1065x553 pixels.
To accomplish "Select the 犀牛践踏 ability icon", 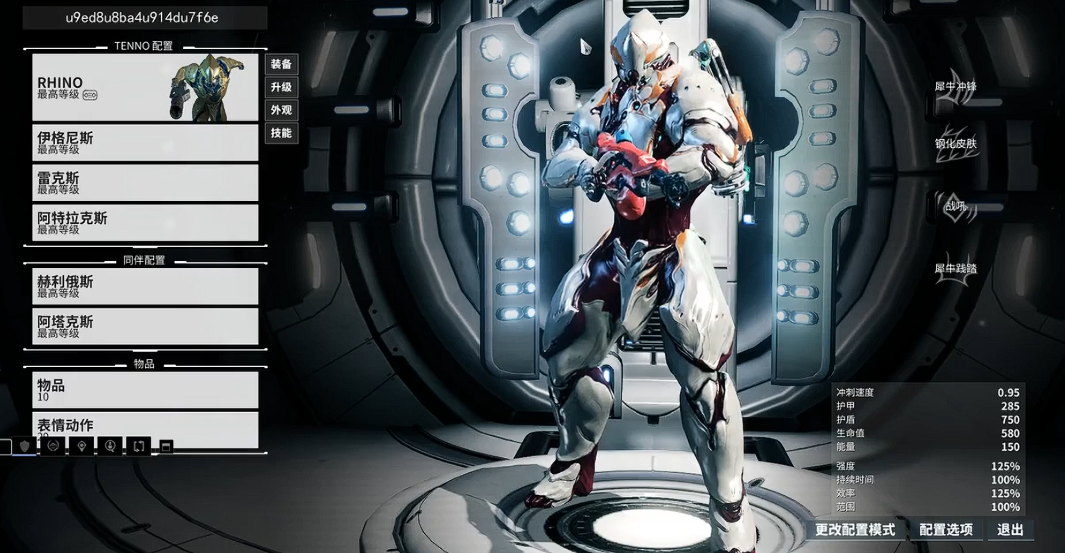I will coord(956,268).
